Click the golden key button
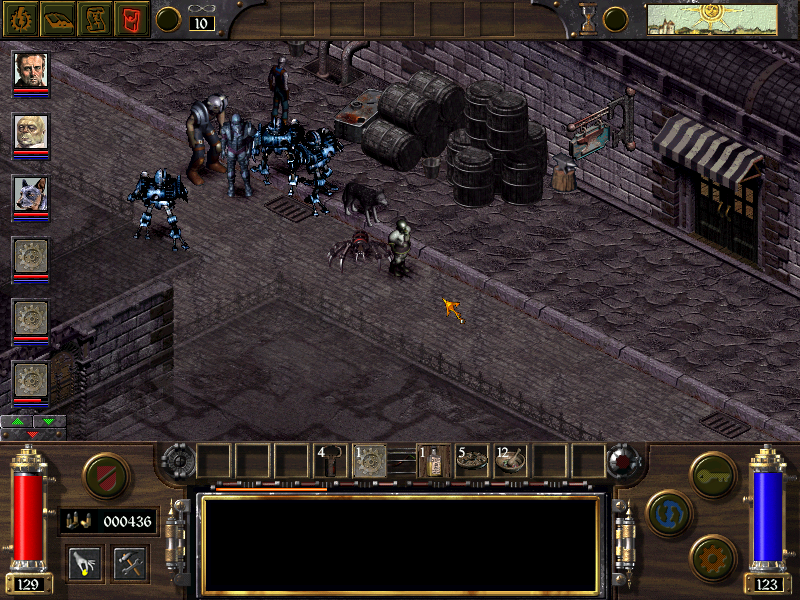The width and height of the screenshot is (800, 600). (714, 472)
